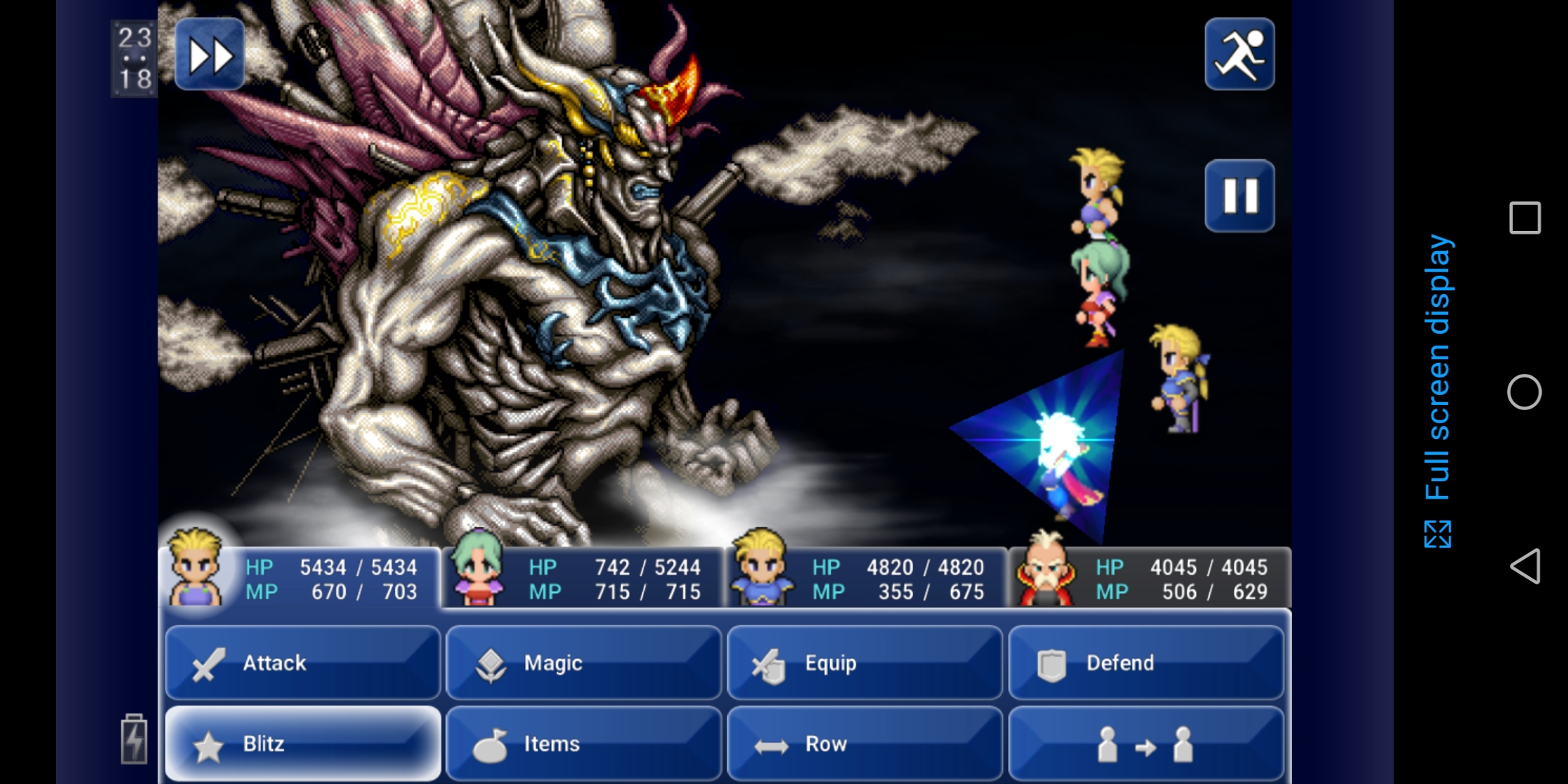The image size is (1568, 784).
Task: Enable Full screen display
Action: click(1437, 392)
